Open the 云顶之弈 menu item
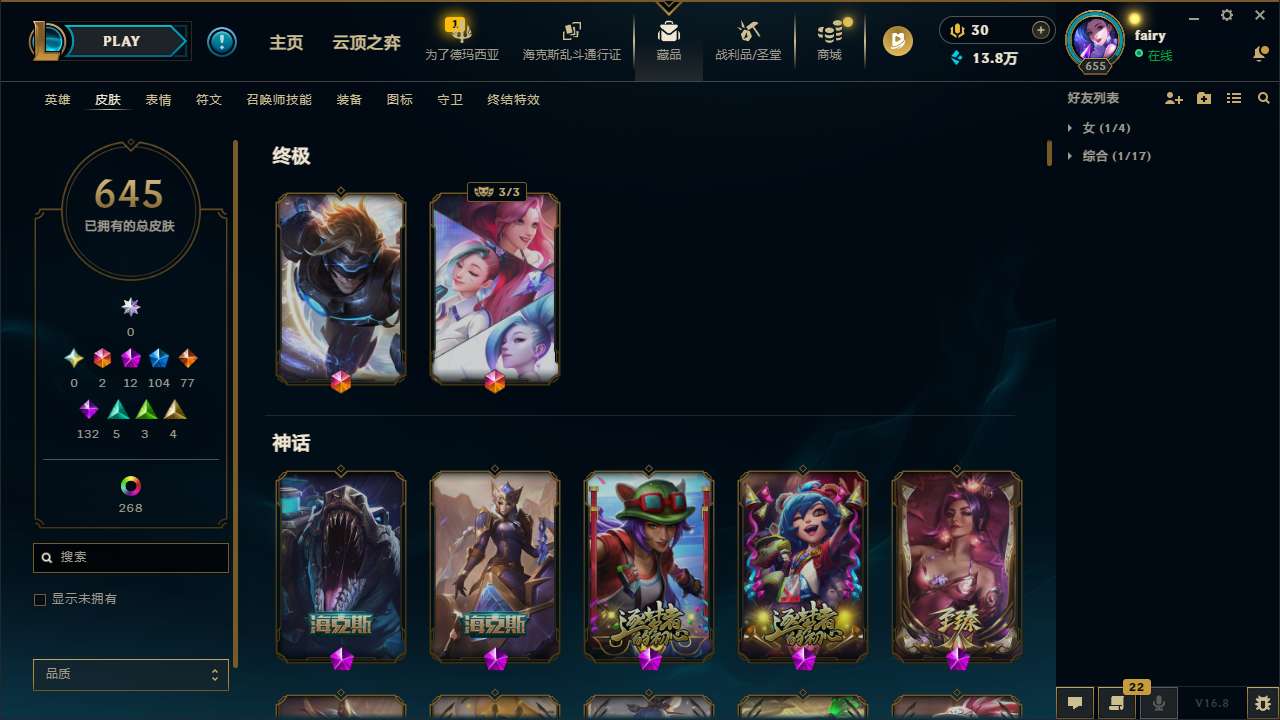Viewport: 1280px width, 720px height. pos(366,42)
